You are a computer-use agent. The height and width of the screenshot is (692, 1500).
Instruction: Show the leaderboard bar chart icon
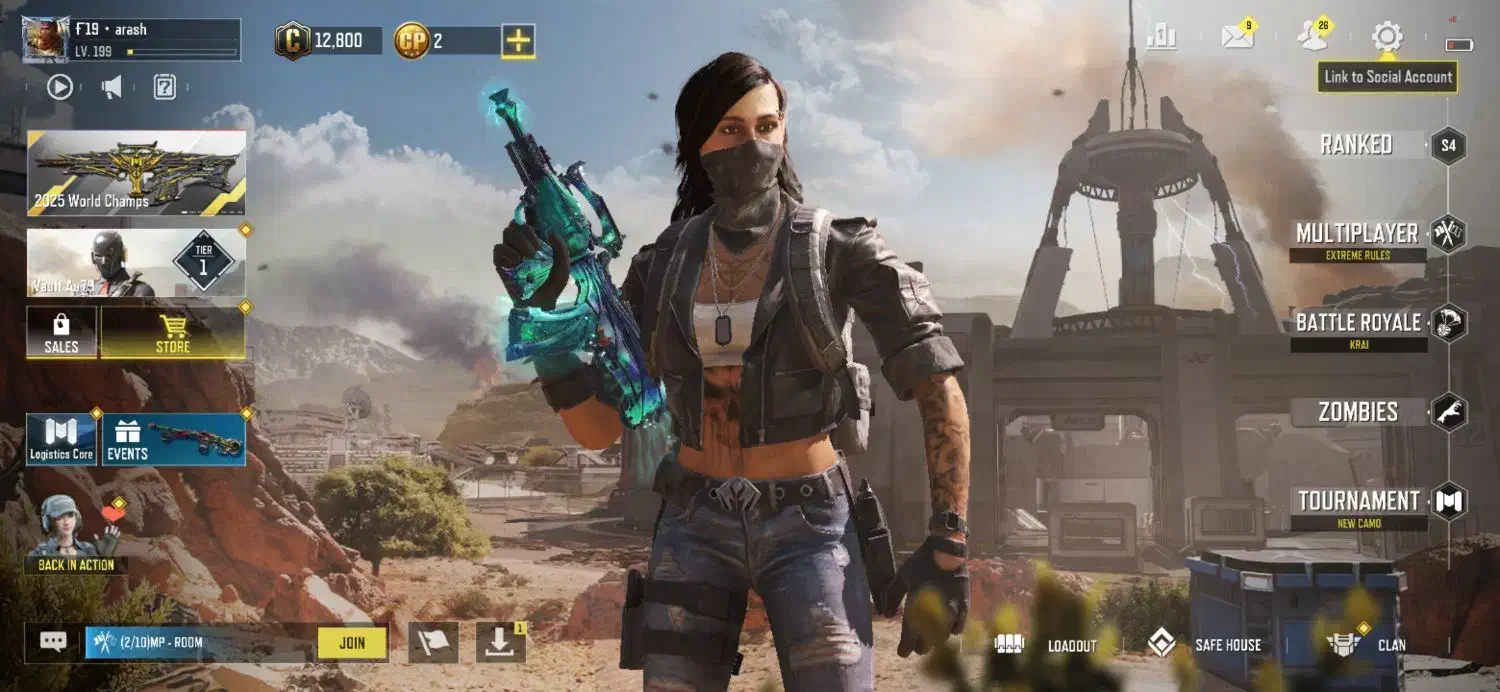click(x=1162, y=38)
